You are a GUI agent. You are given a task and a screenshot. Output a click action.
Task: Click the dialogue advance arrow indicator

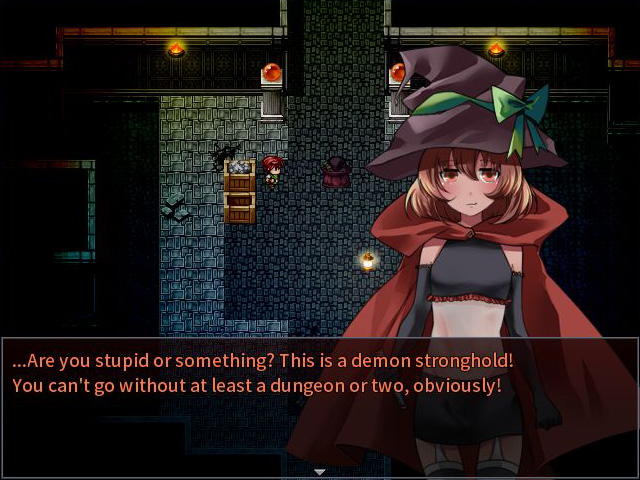[x=320, y=471]
